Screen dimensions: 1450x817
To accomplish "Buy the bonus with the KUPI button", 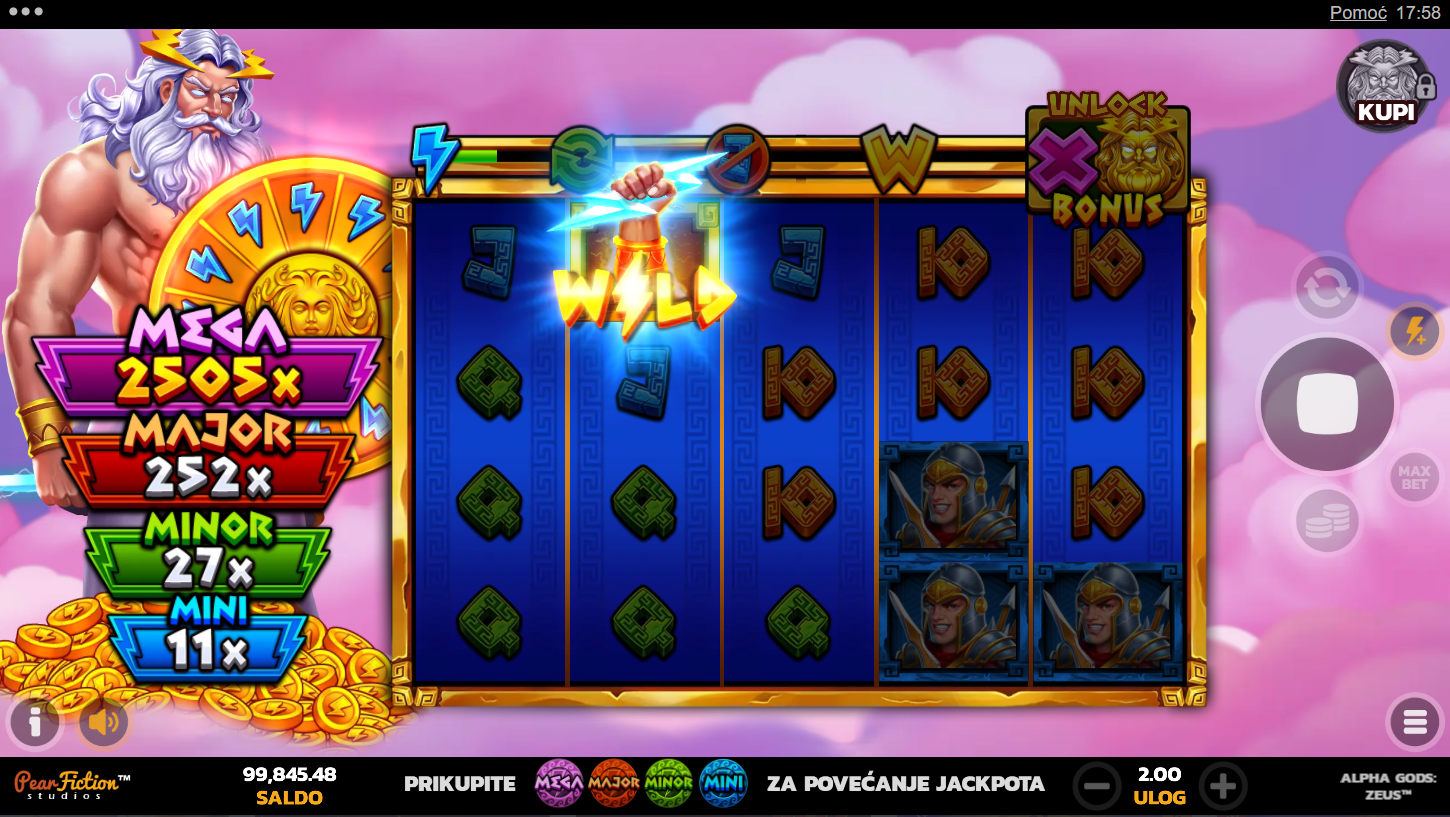I will pyautogui.click(x=1385, y=87).
